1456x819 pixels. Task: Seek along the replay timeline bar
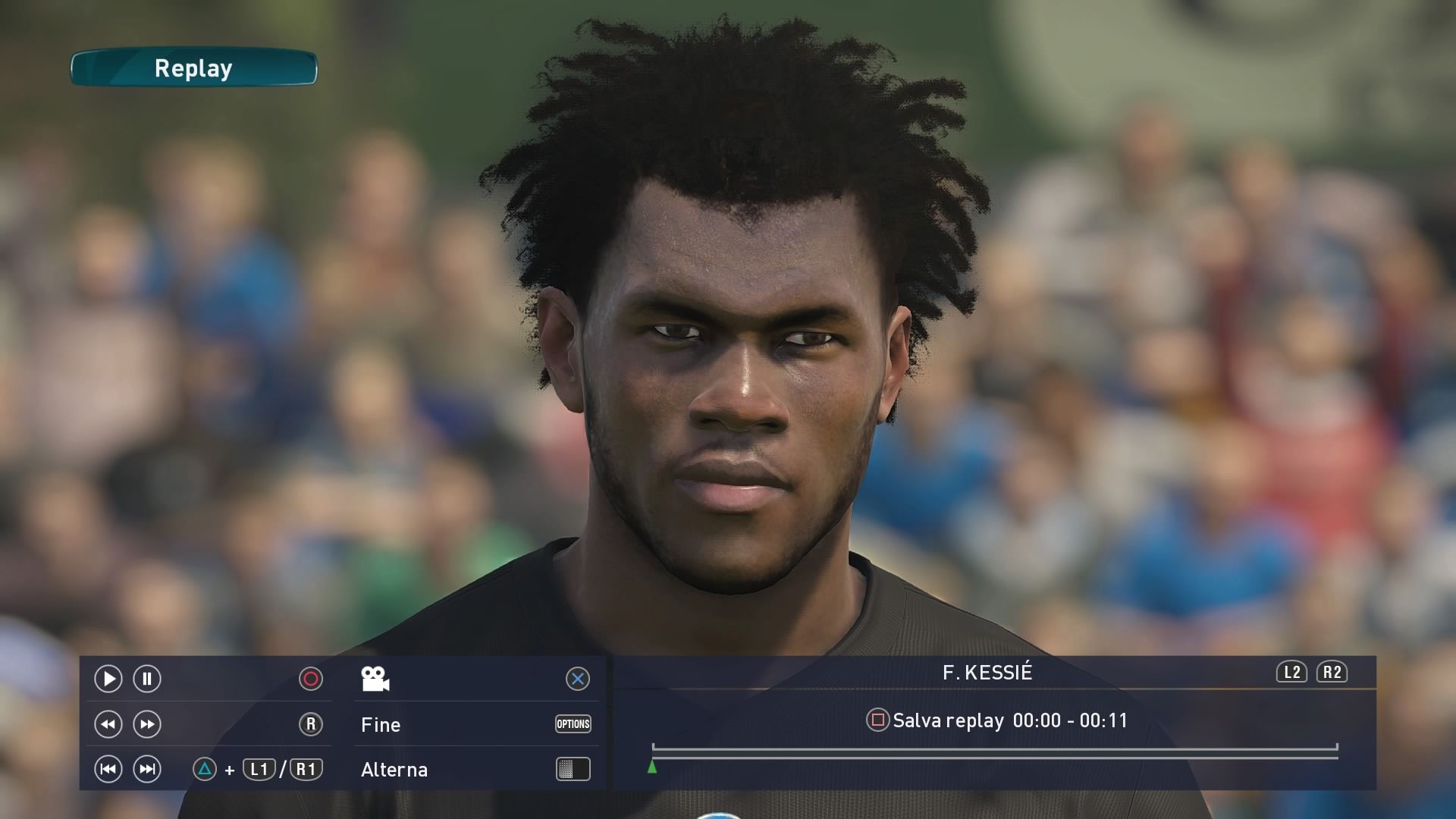tap(993, 752)
